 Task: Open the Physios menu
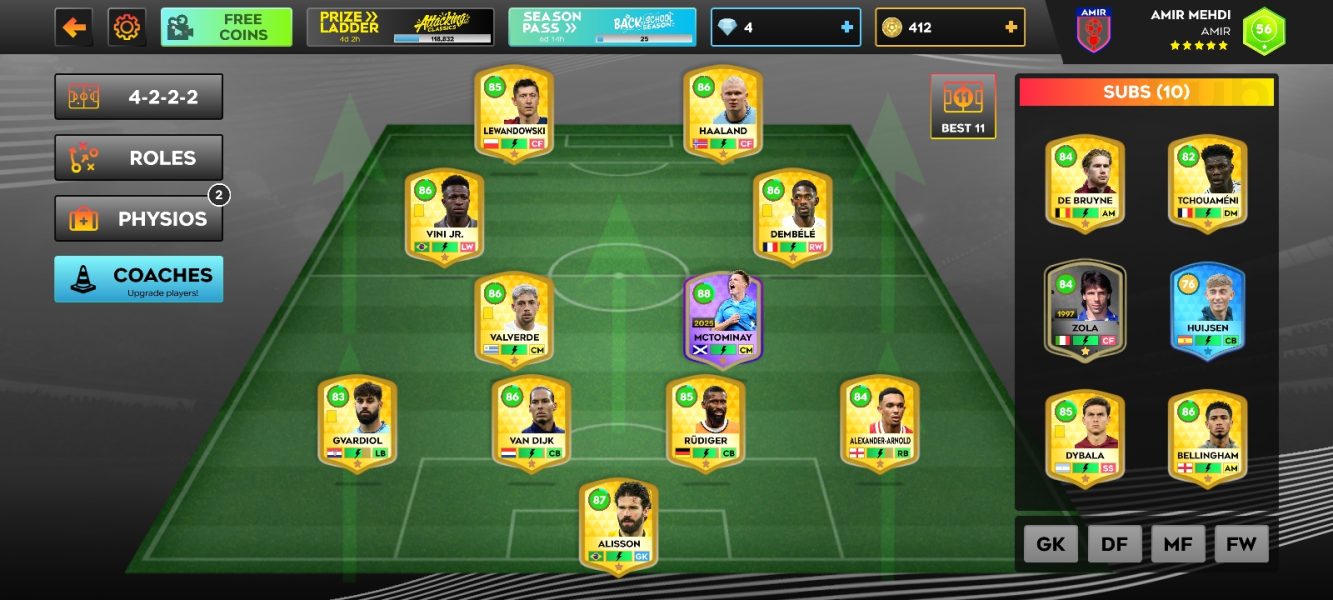139,219
